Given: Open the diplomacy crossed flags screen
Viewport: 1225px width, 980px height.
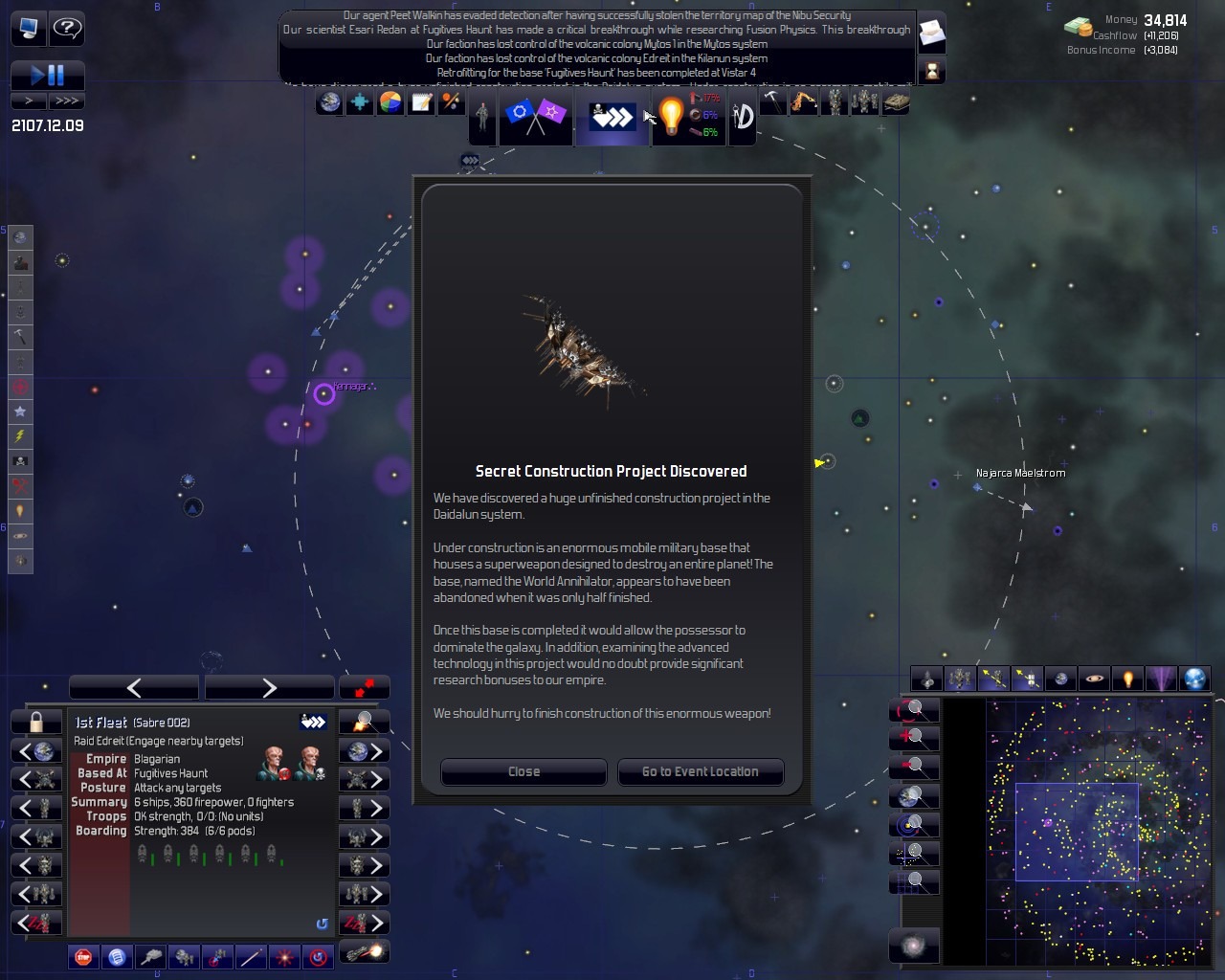Looking at the screenshot, I should coord(535,117).
